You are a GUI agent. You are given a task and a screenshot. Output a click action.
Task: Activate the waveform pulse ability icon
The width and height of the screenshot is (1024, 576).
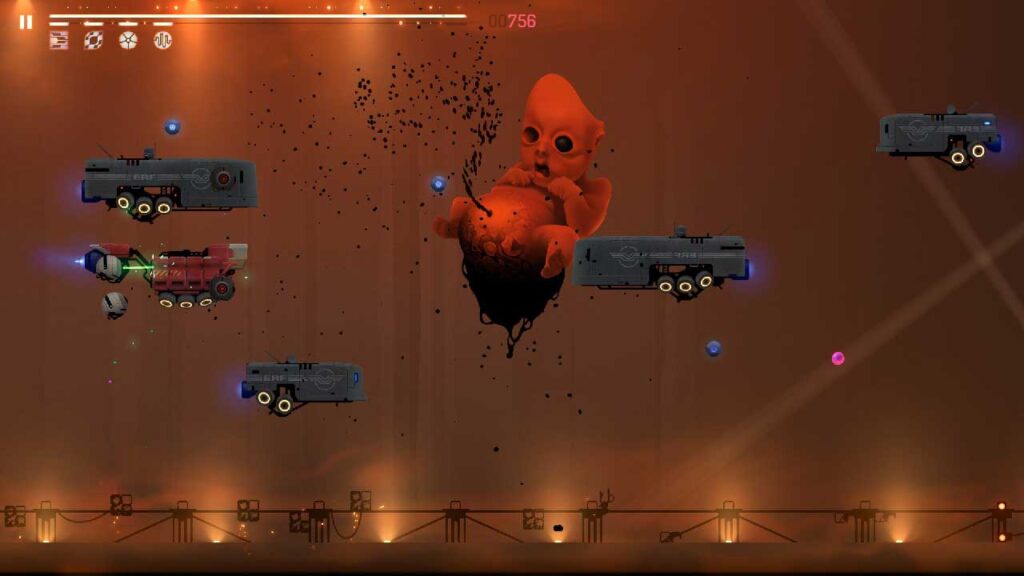click(x=162, y=40)
